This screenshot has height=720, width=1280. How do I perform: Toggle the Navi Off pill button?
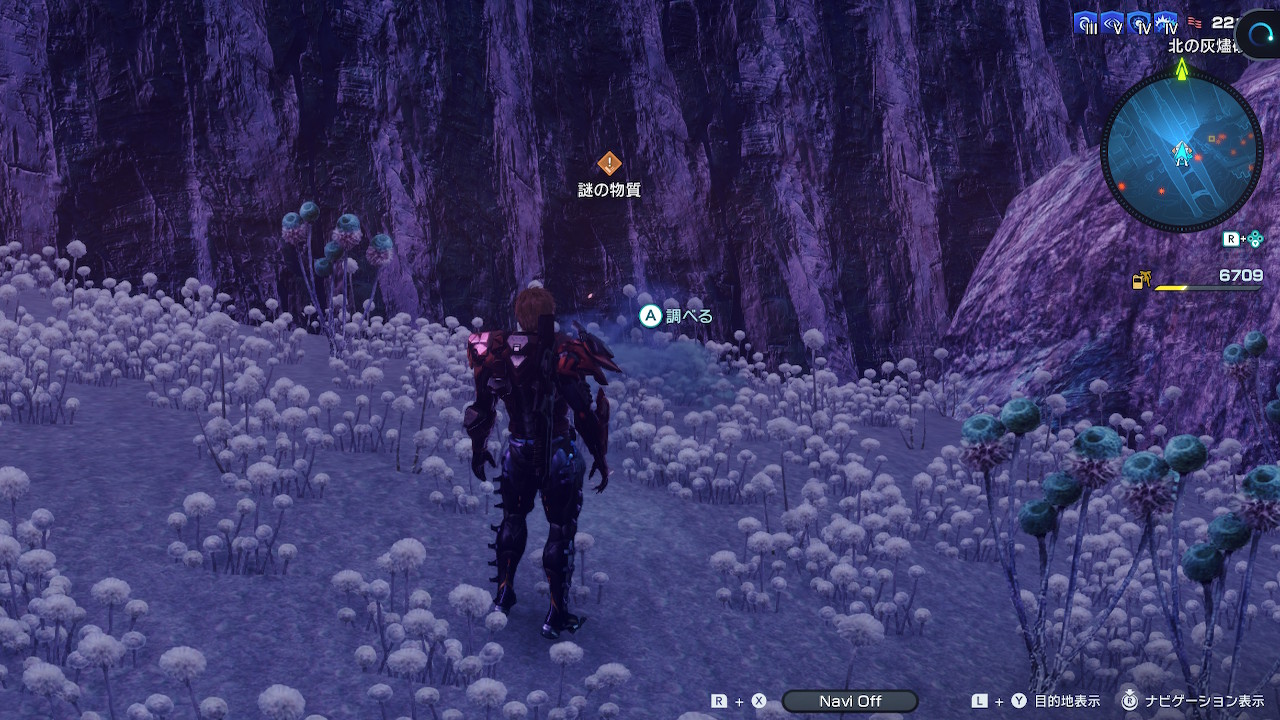pos(850,701)
